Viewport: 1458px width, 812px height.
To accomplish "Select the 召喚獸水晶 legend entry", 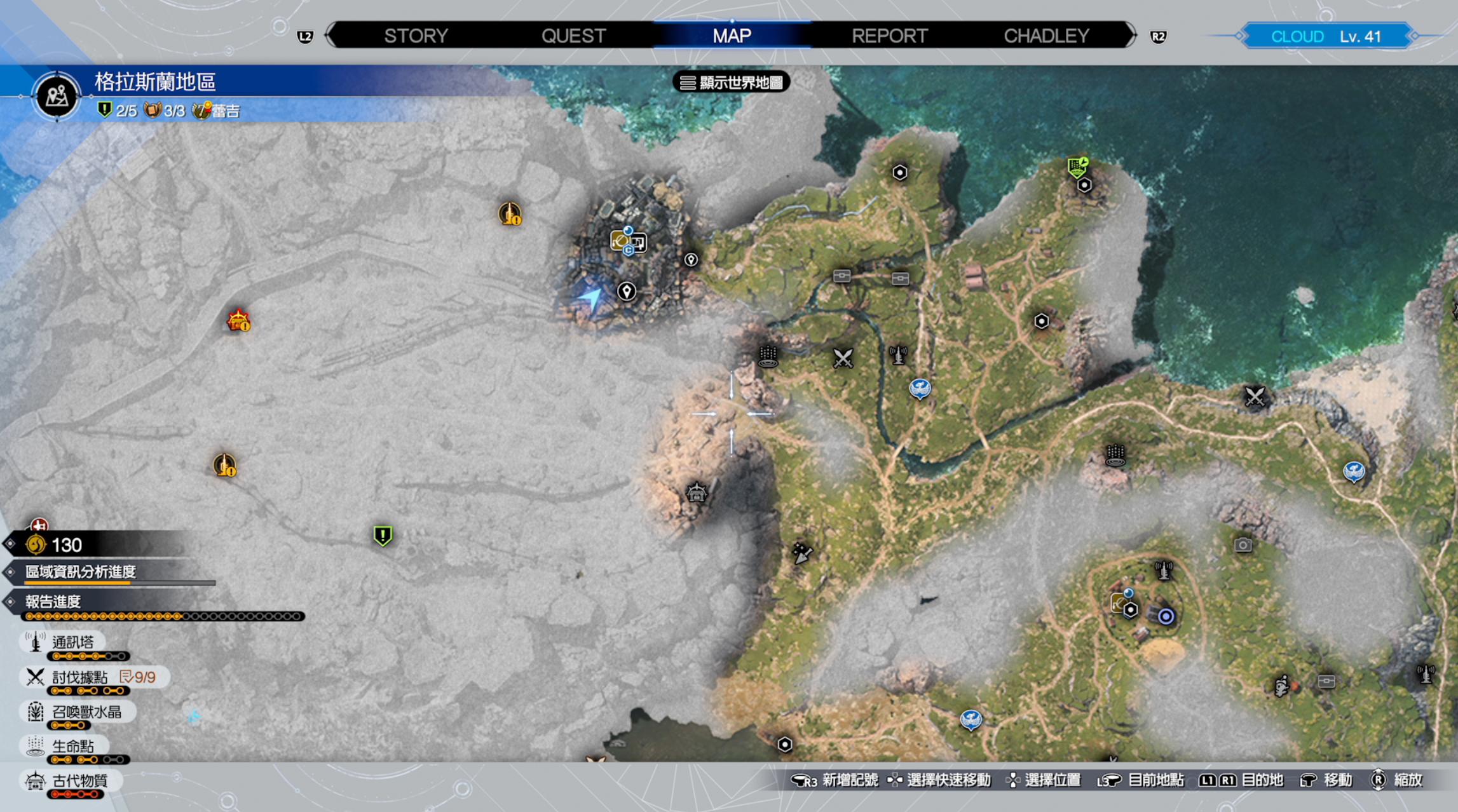I will pos(86,712).
